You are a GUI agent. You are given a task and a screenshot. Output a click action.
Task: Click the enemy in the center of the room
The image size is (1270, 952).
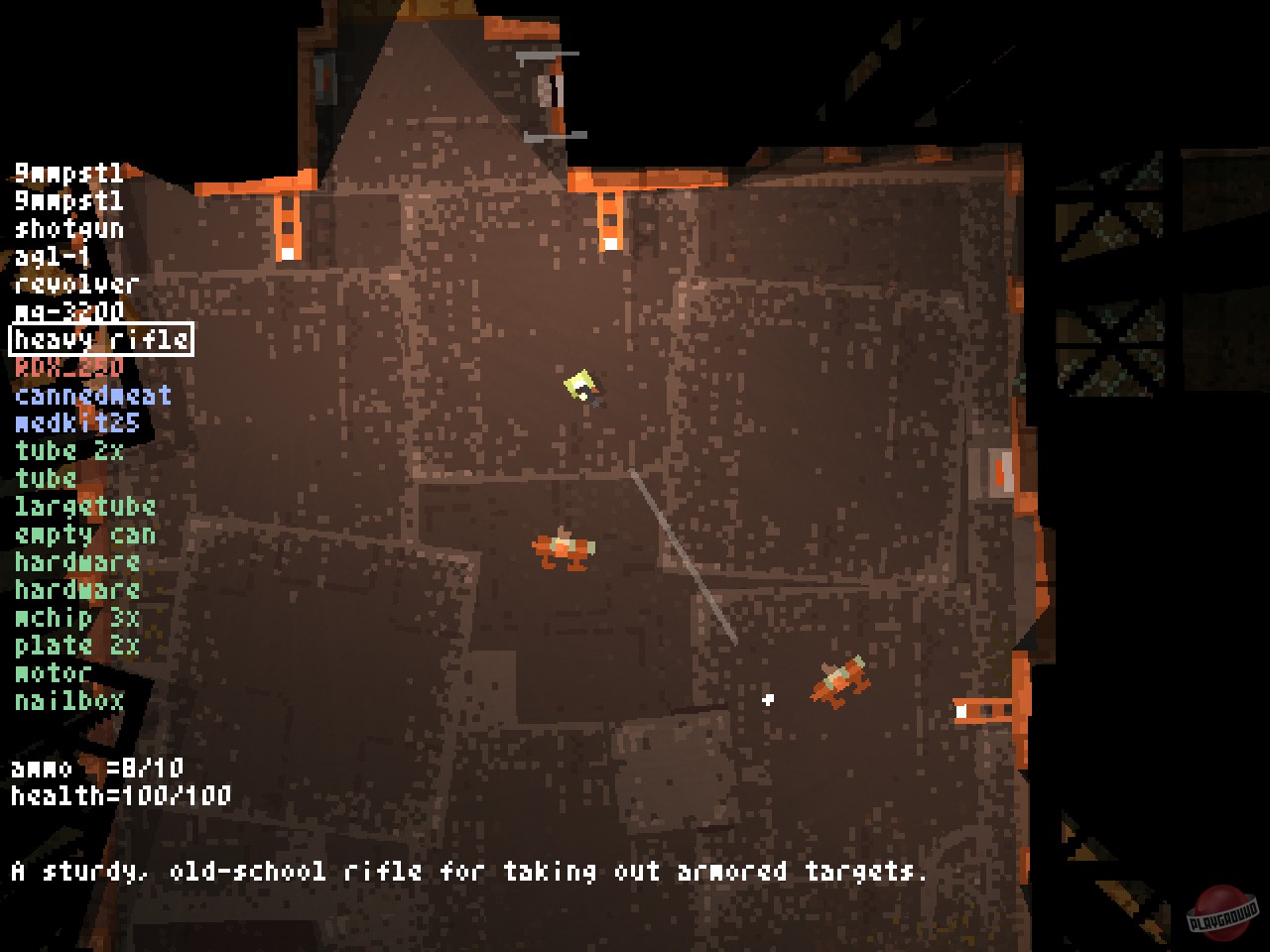pos(561,547)
